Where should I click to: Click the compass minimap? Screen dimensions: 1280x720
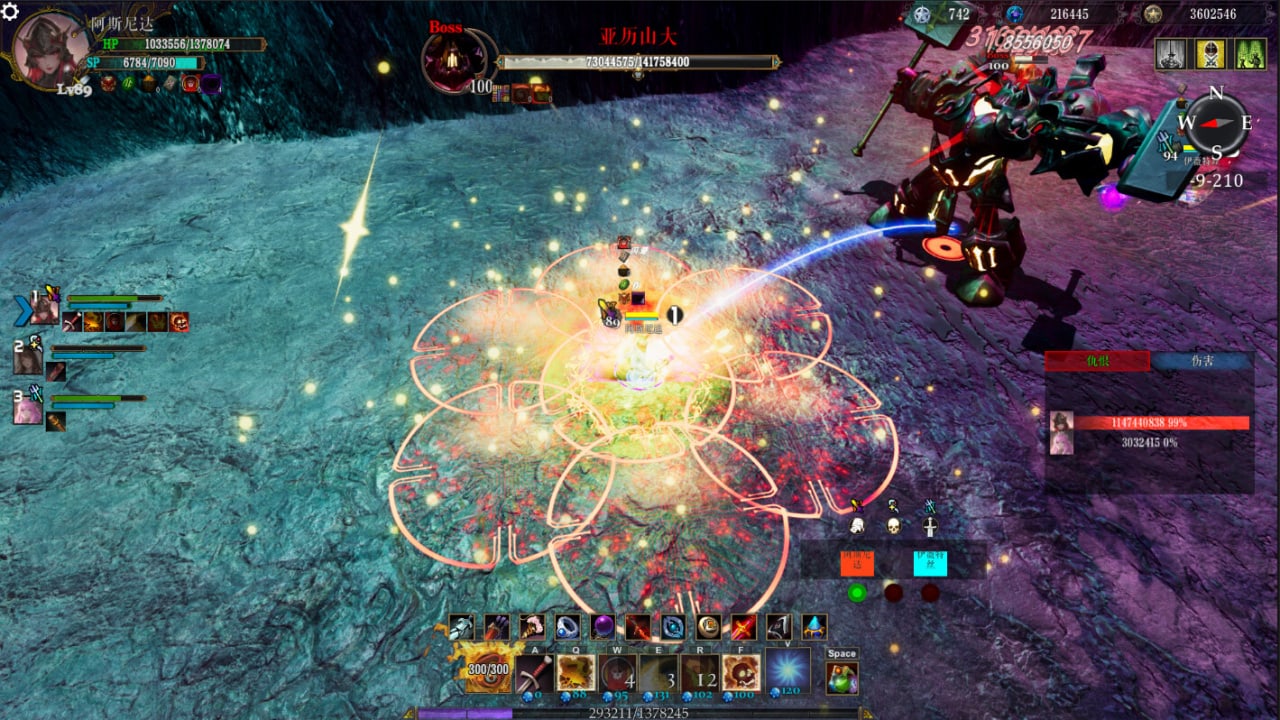tap(1216, 124)
